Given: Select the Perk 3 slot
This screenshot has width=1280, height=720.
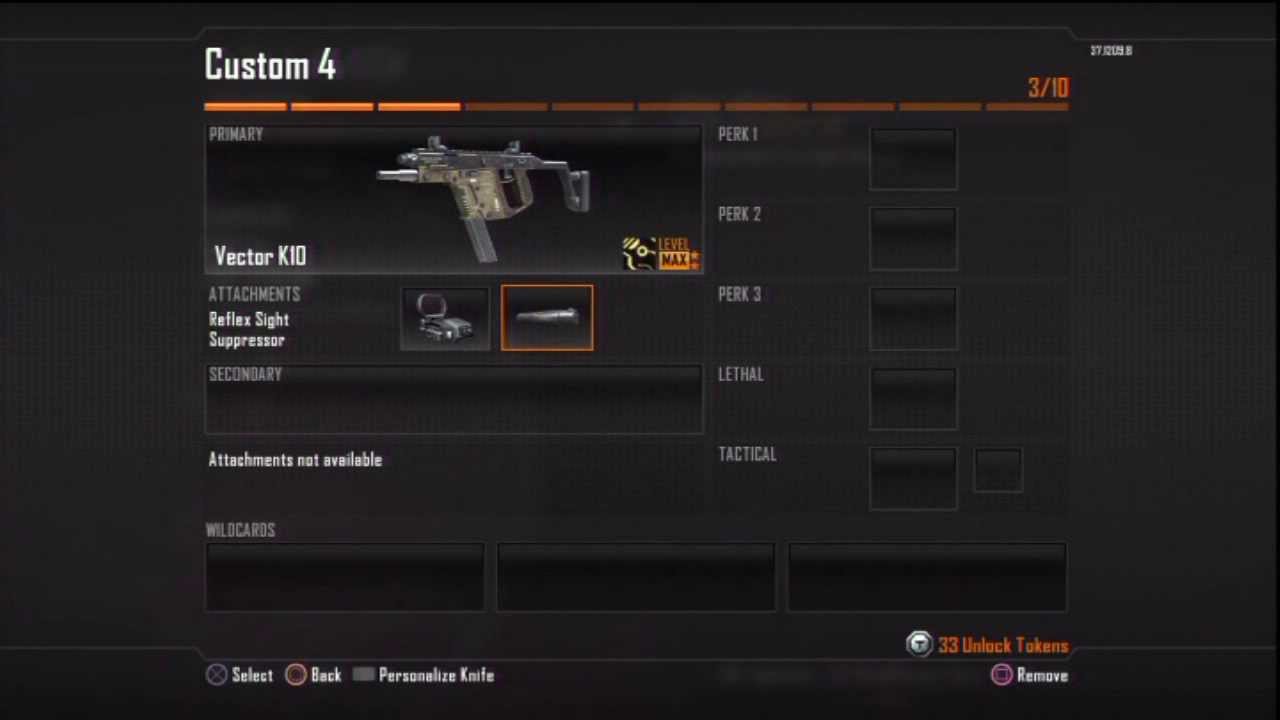Looking at the screenshot, I should pyautogui.click(x=913, y=319).
